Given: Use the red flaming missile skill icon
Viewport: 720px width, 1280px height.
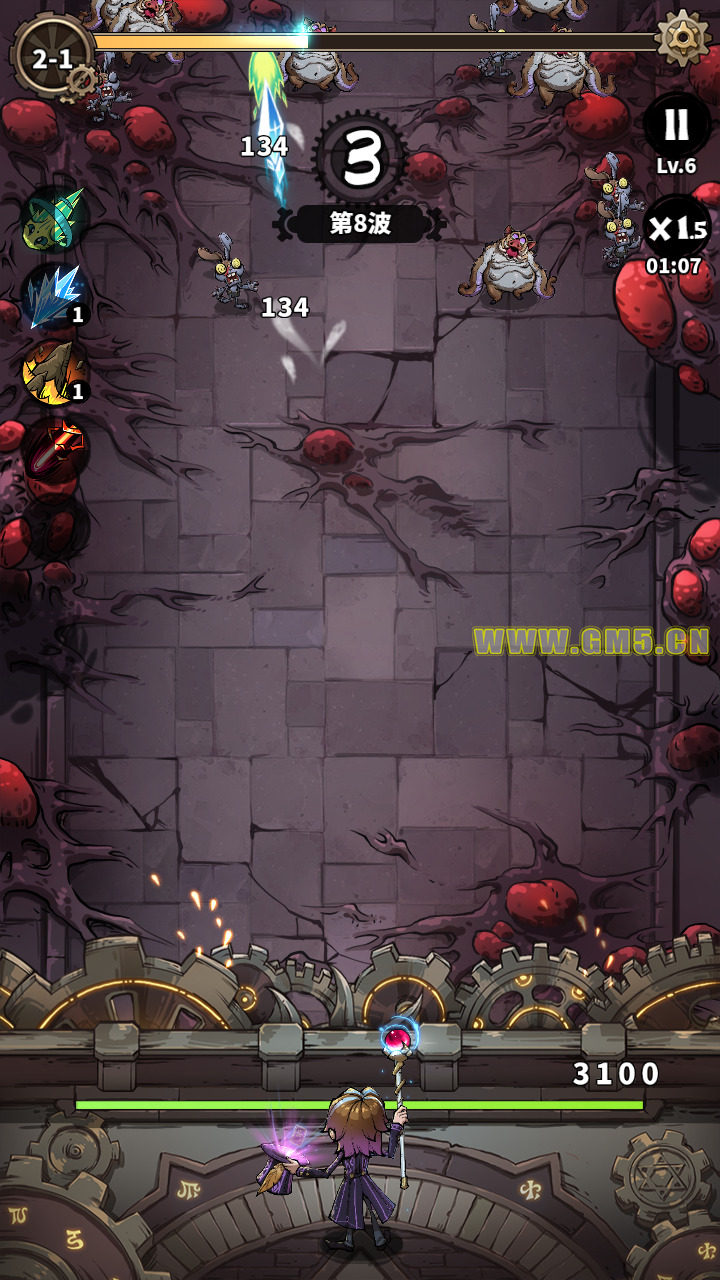Looking at the screenshot, I should (x=54, y=447).
